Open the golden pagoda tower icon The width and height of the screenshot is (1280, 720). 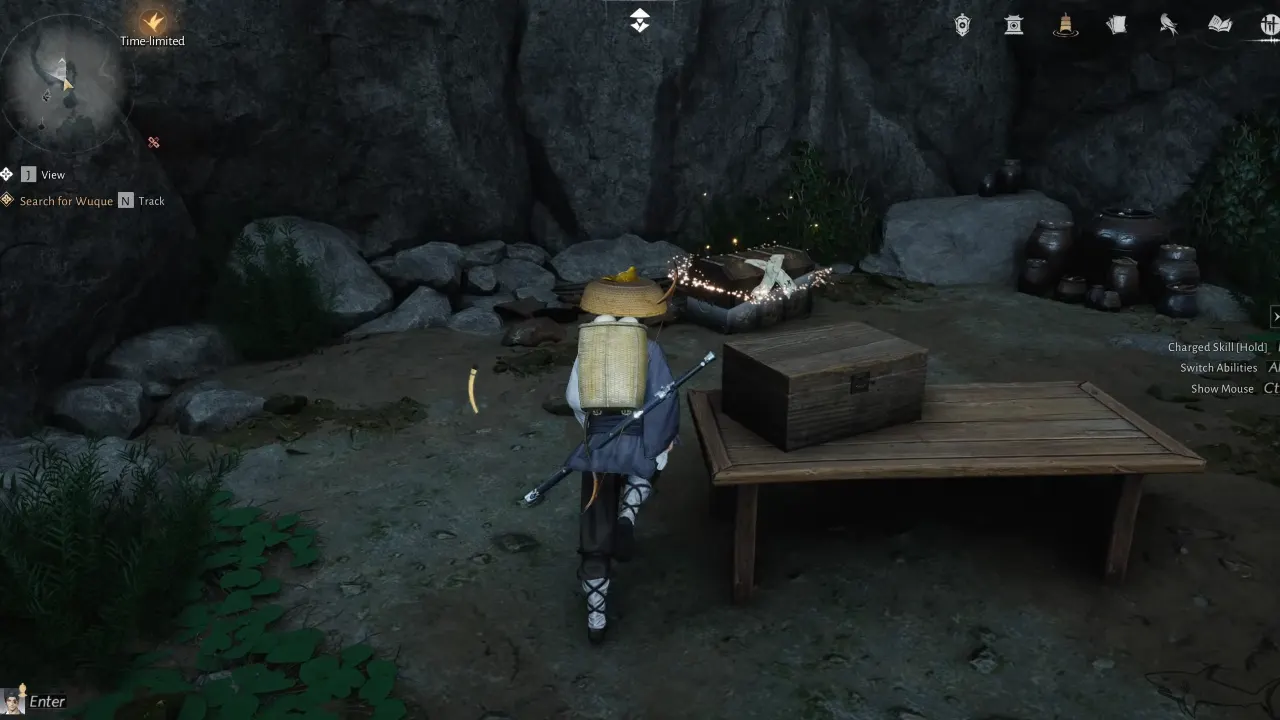point(1065,25)
